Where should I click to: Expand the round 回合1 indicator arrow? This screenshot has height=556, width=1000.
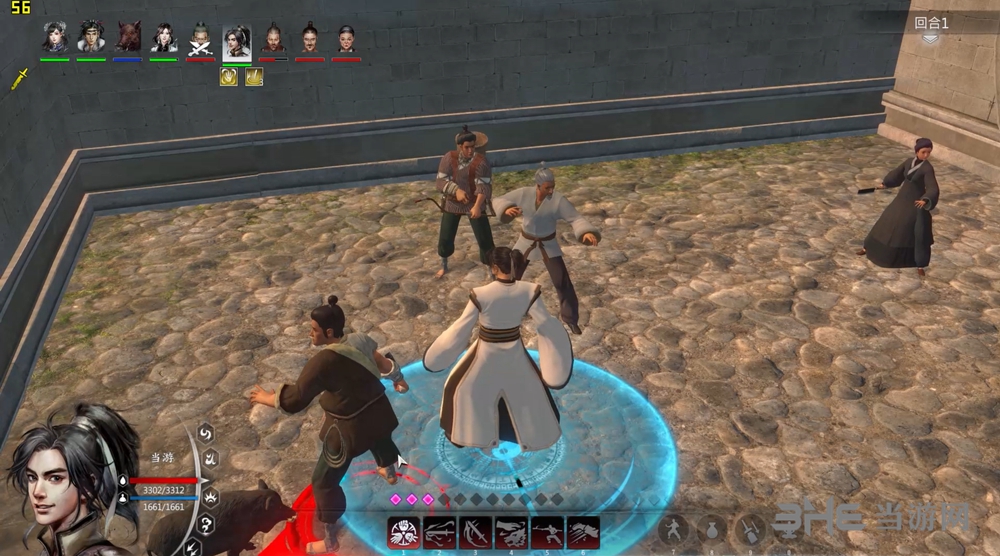click(931, 39)
